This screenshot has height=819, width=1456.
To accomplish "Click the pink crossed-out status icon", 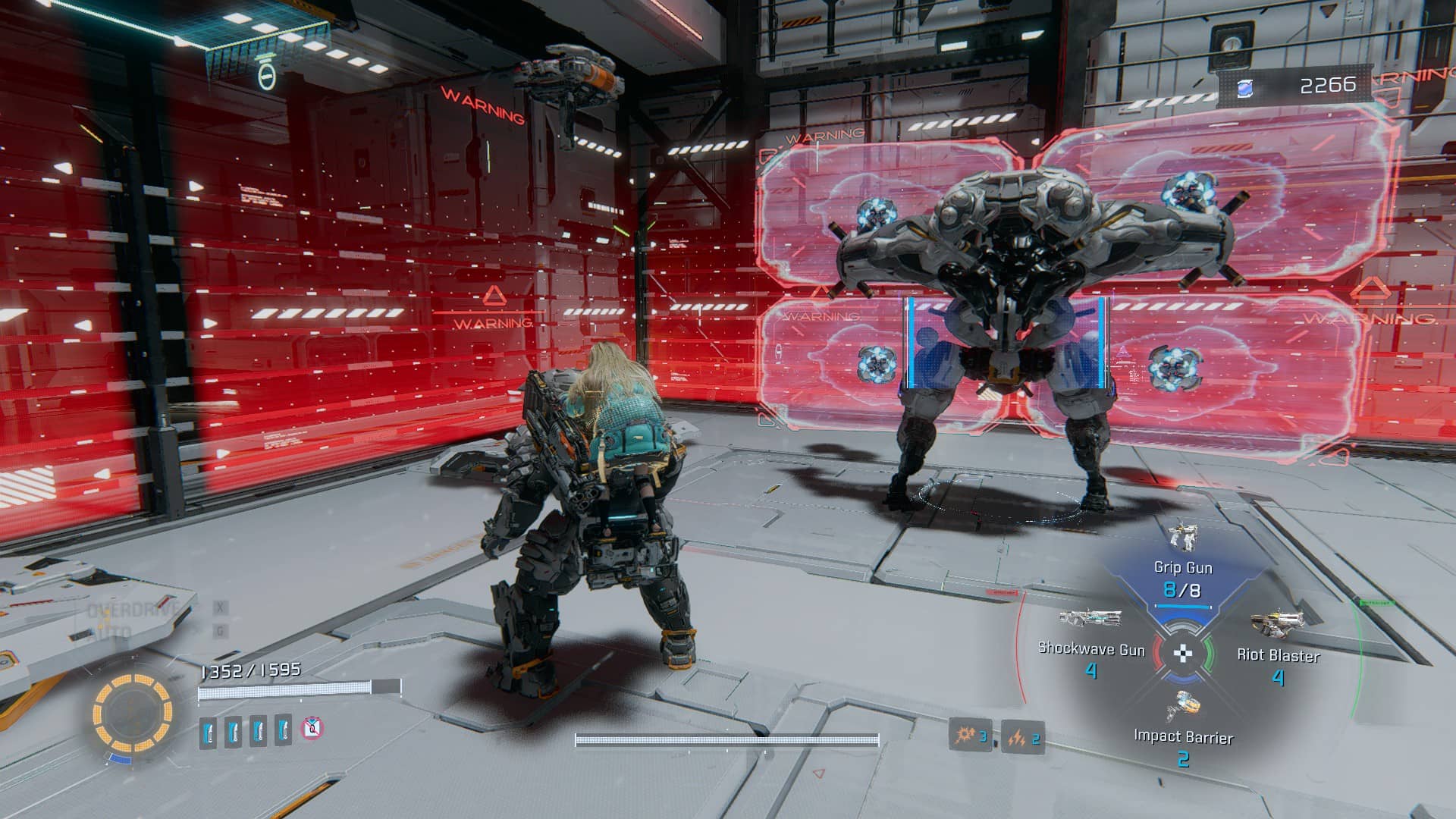I will tap(312, 729).
